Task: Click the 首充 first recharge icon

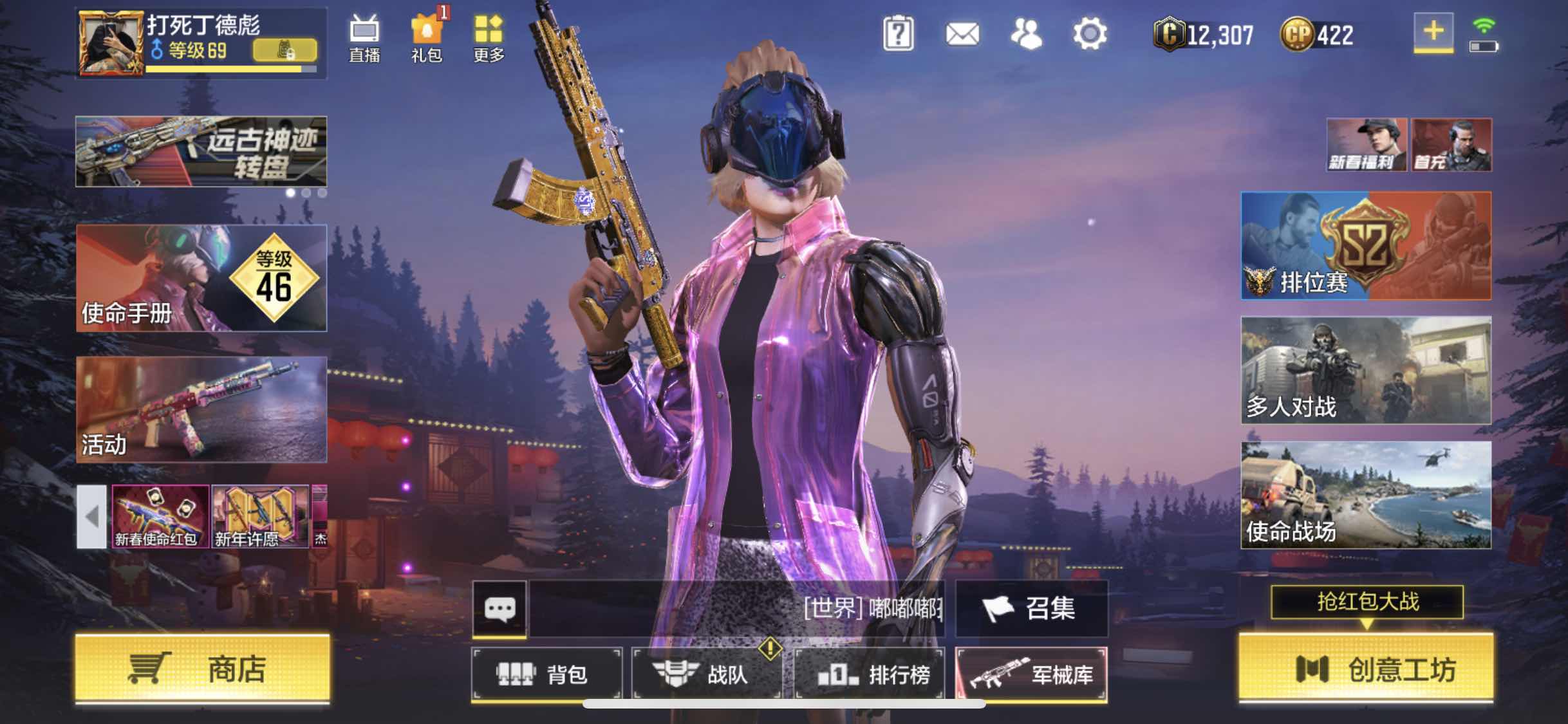Action: coord(1451,143)
